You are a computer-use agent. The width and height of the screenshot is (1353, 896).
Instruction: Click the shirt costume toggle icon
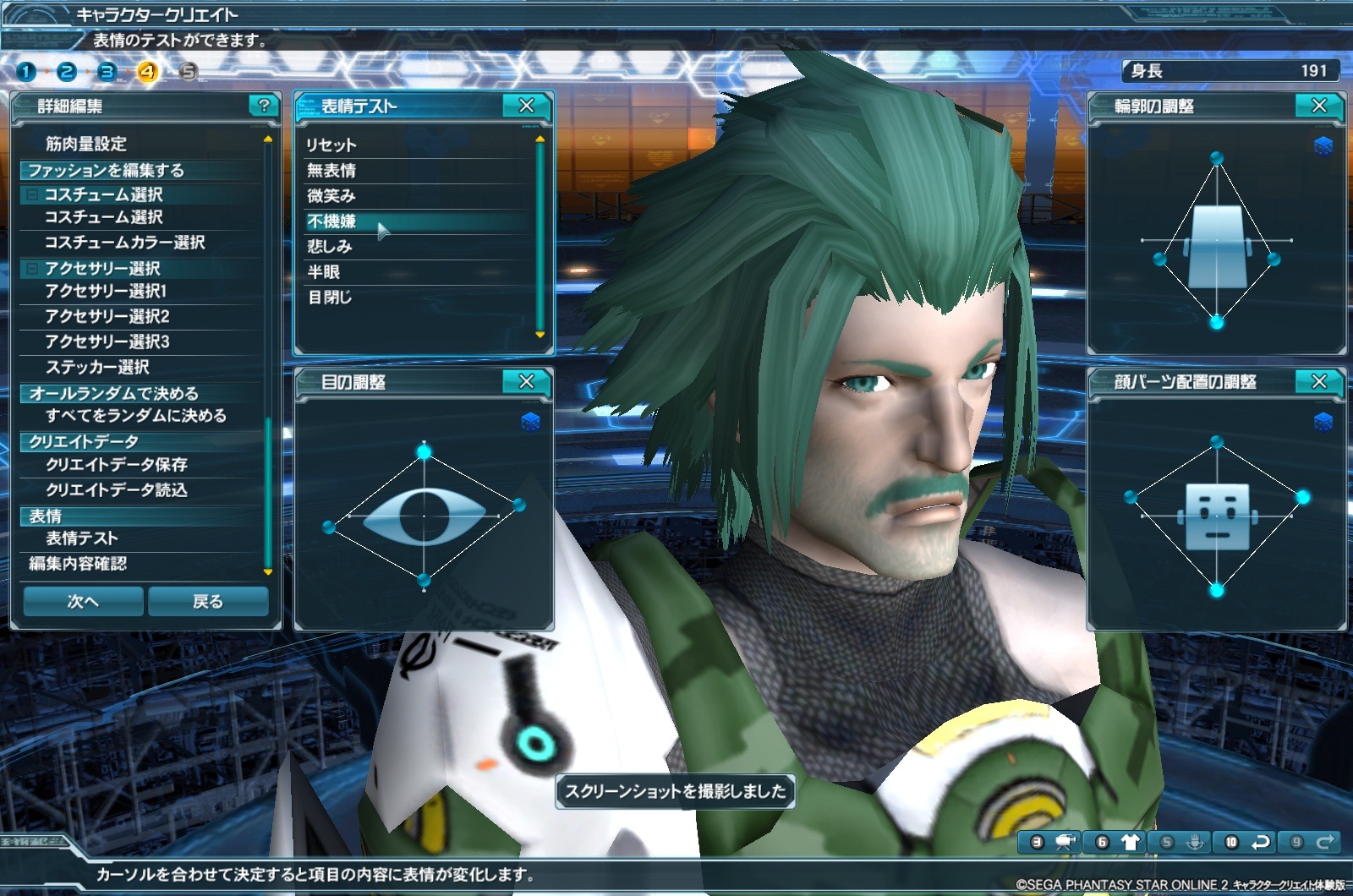click(x=1130, y=842)
